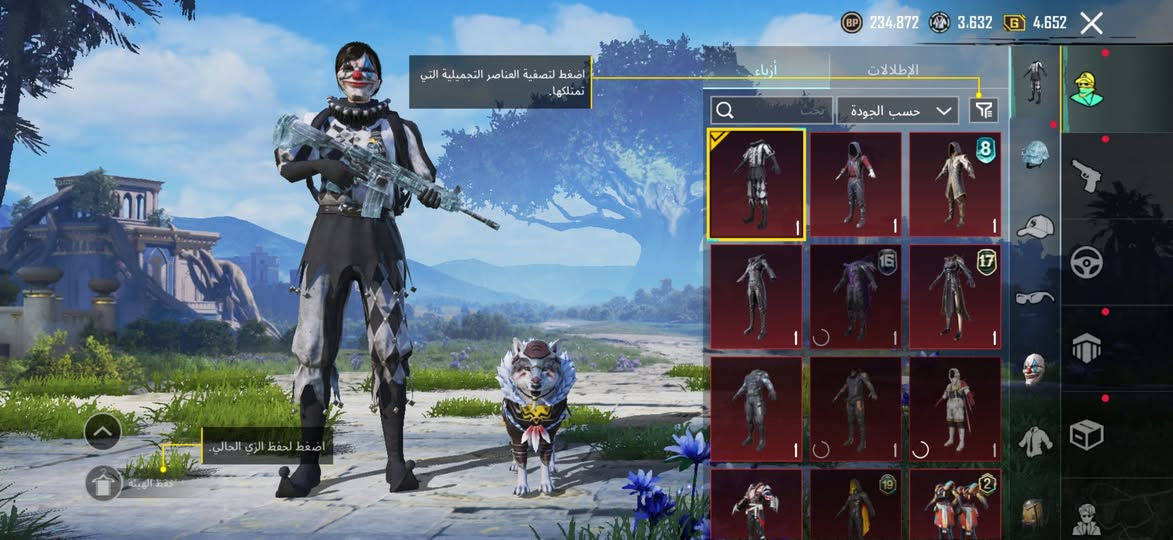Save the current look with the hanger button

click(103, 484)
